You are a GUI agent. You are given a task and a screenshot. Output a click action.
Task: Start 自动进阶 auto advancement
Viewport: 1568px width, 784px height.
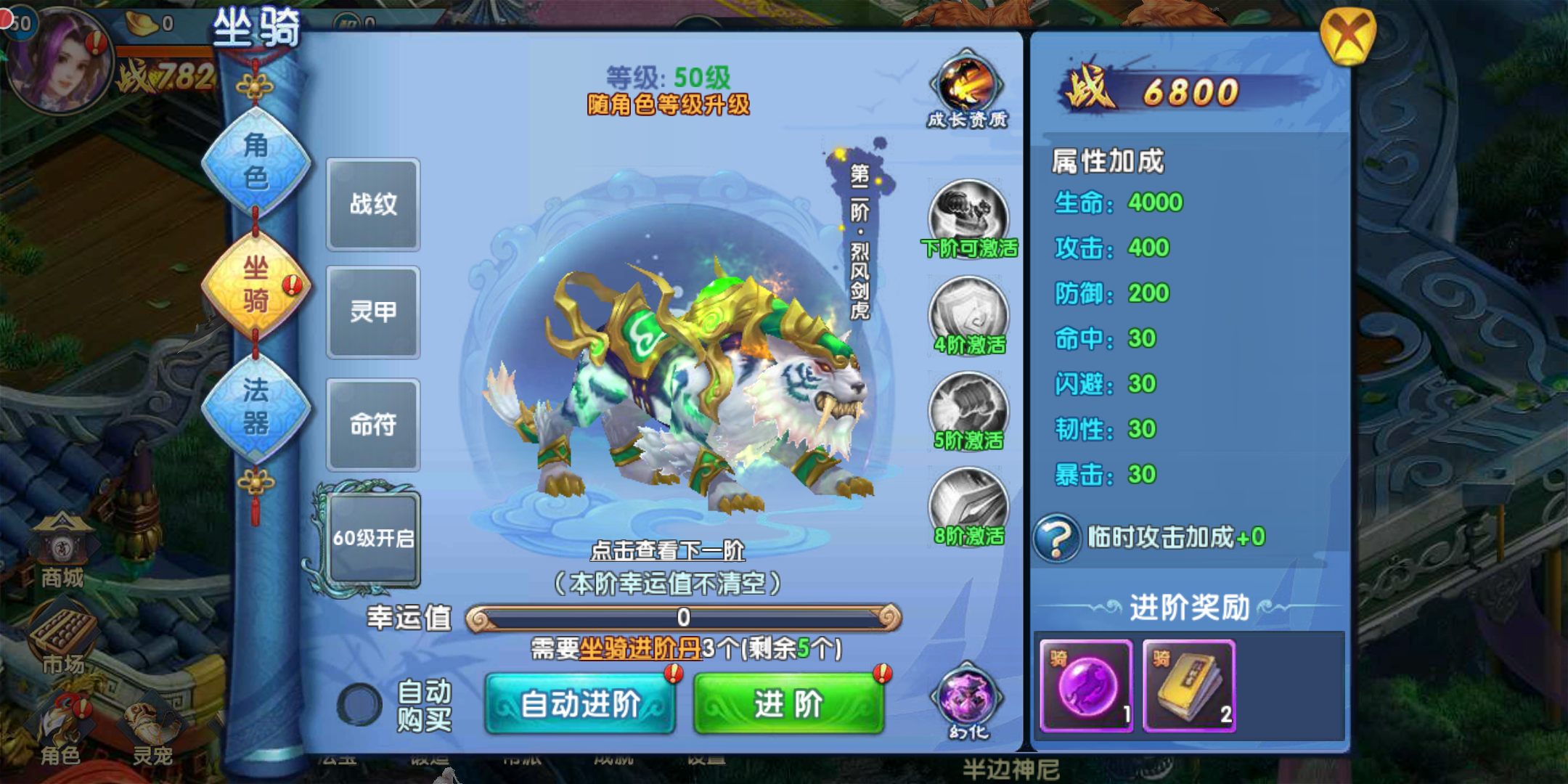pyautogui.click(x=580, y=703)
